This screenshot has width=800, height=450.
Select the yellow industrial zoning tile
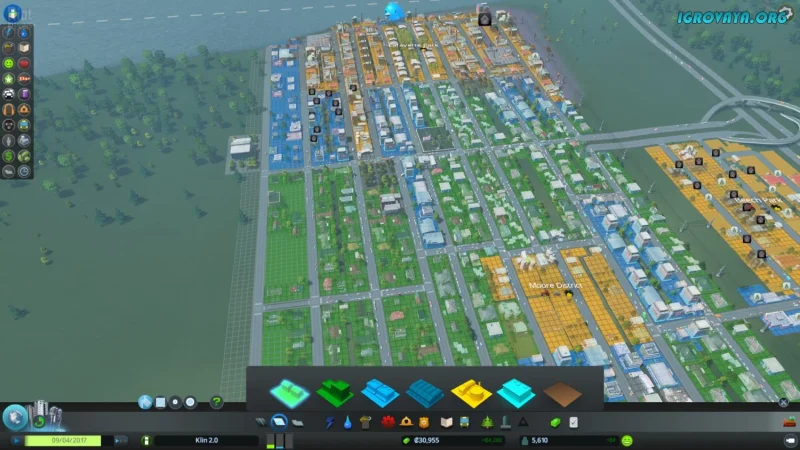click(x=471, y=390)
